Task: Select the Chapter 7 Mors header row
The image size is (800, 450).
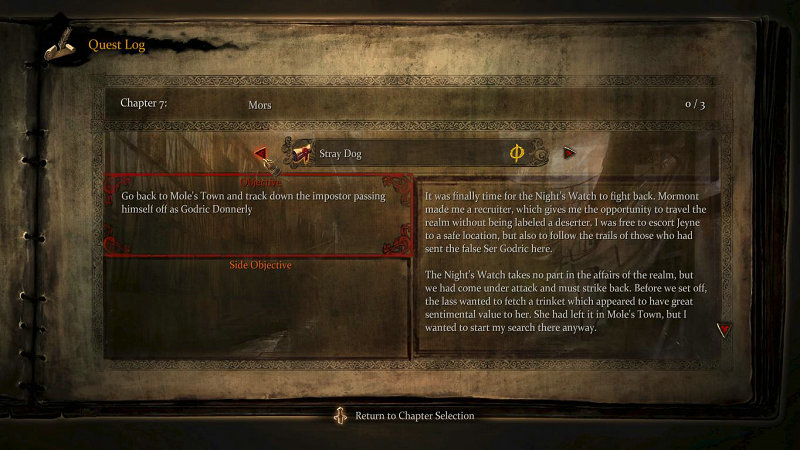Action: (x=413, y=104)
